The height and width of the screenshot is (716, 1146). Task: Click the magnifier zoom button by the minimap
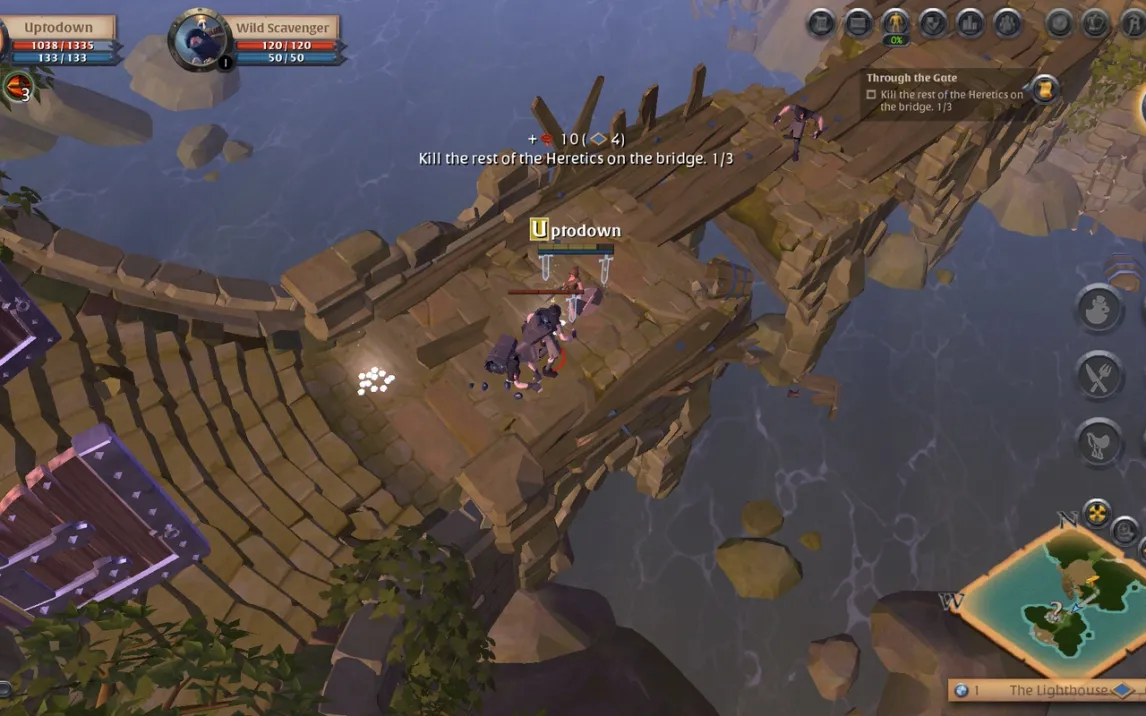click(1125, 530)
